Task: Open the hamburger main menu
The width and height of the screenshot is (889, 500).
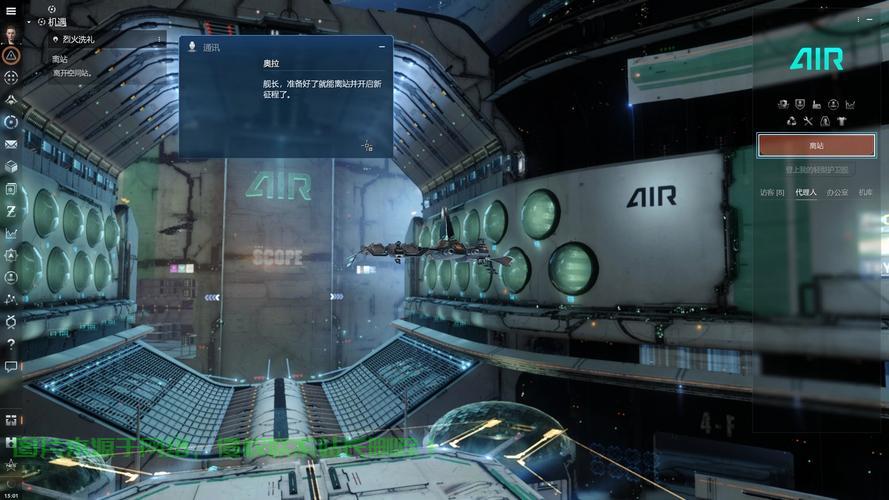Action: [11, 11]
